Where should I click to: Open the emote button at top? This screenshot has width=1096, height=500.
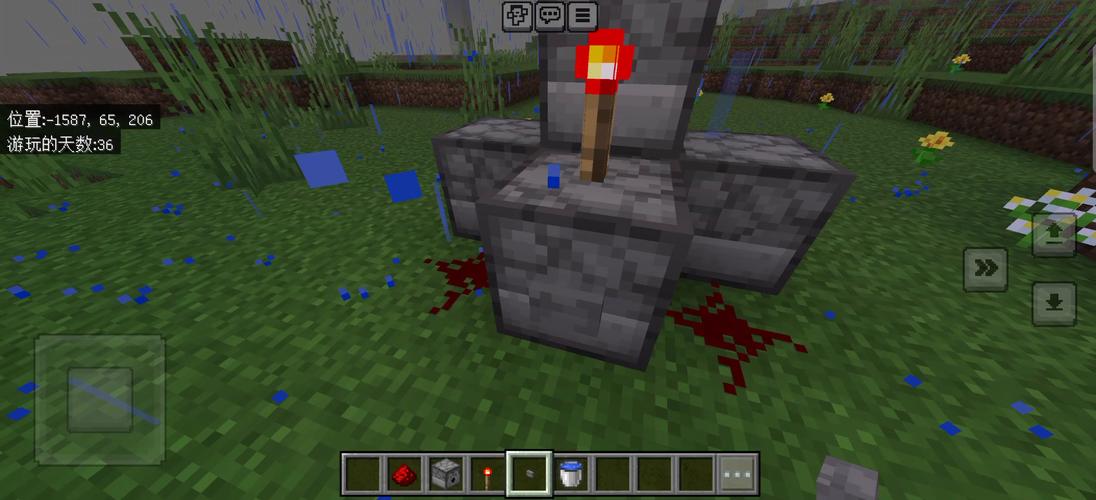[x=517, y=15]
